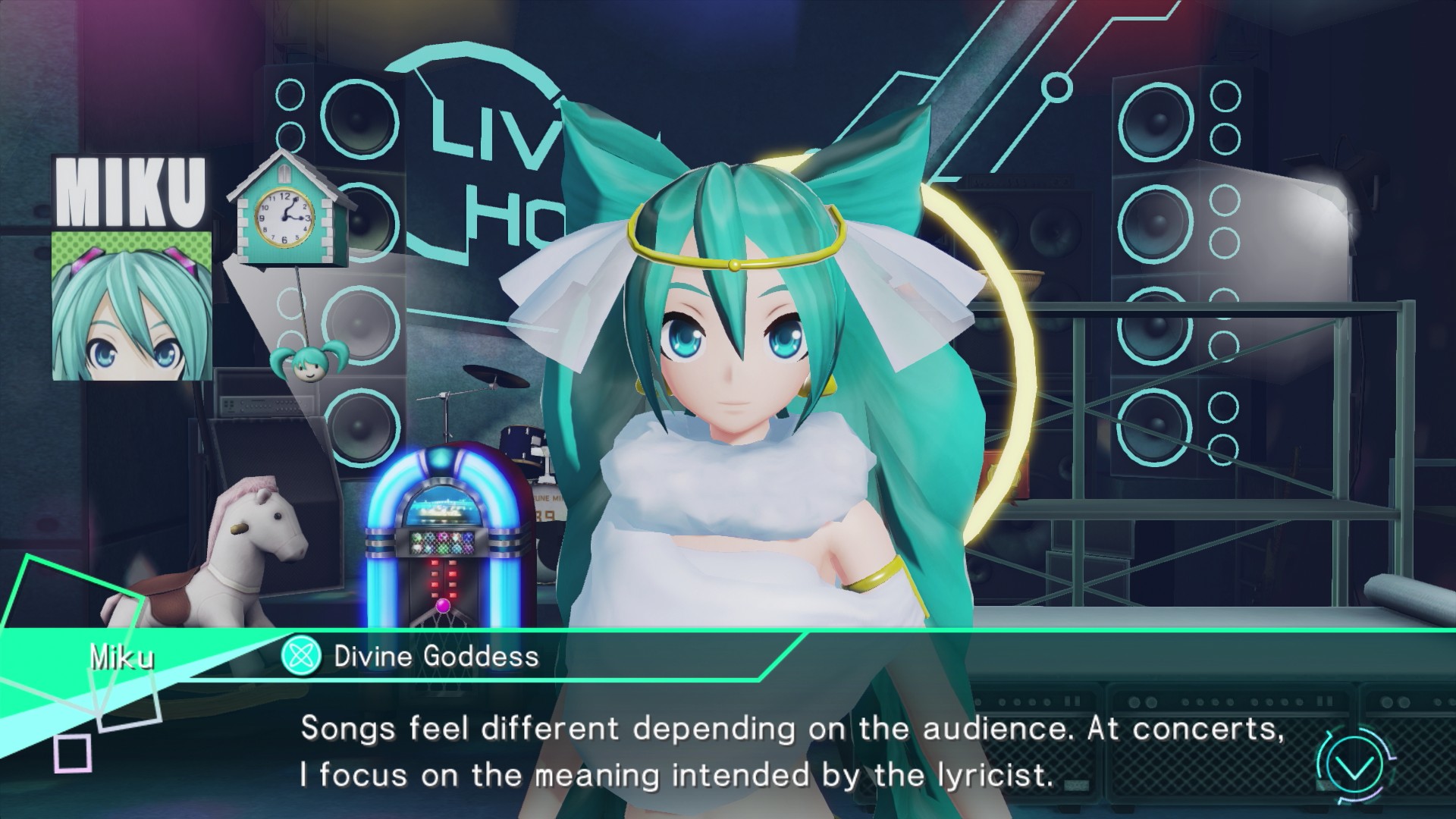
Task: Select the Miku character portrait
Action: (132, 306)
